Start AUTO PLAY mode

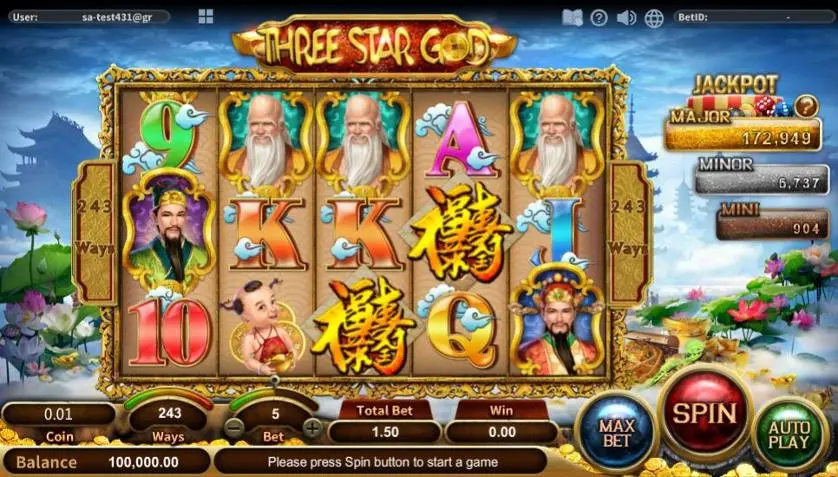coord(790,434)
